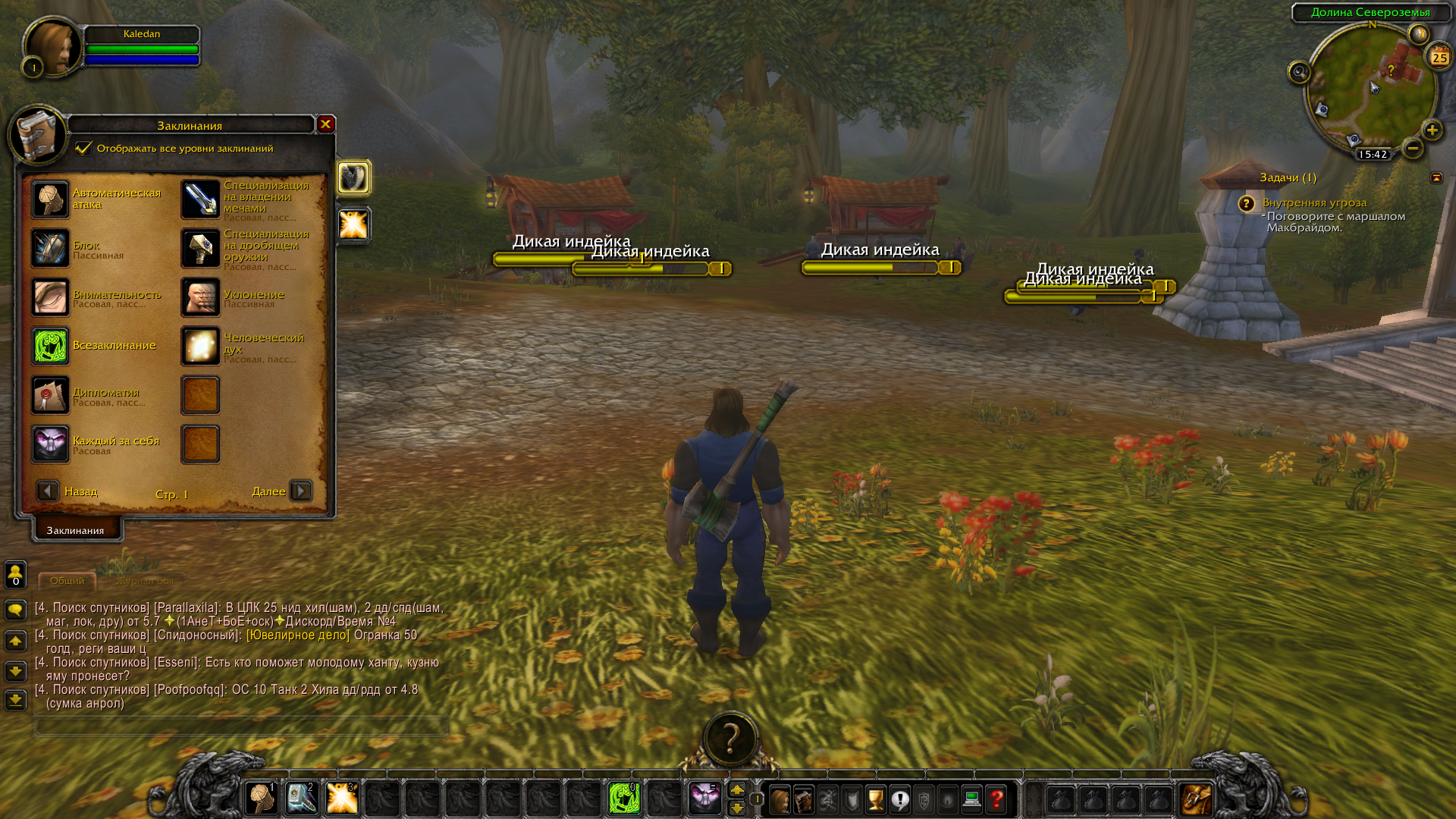Choose the Дипломатия racial icon

[51, 395]
